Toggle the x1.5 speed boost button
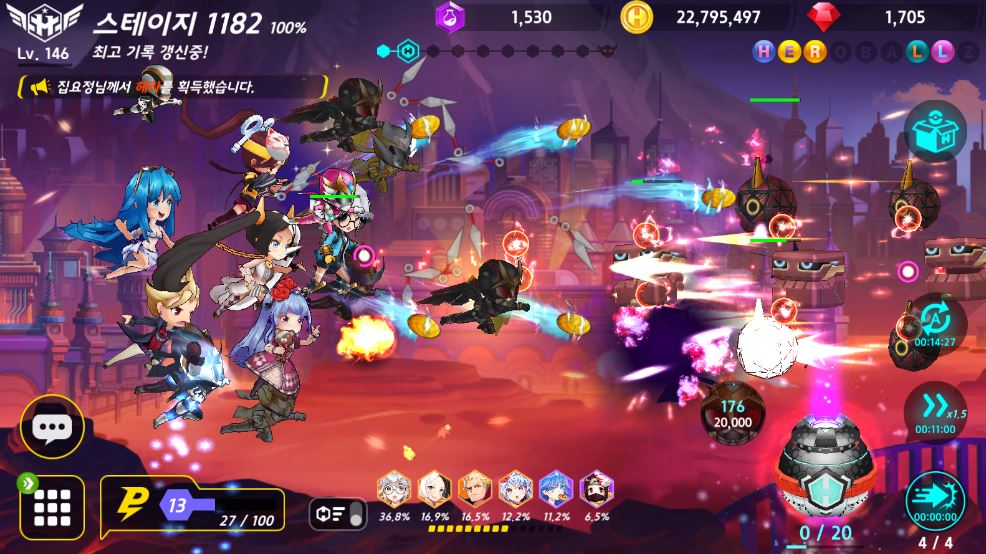This screenshot has height=554, width=986. (x=935, y=408)
